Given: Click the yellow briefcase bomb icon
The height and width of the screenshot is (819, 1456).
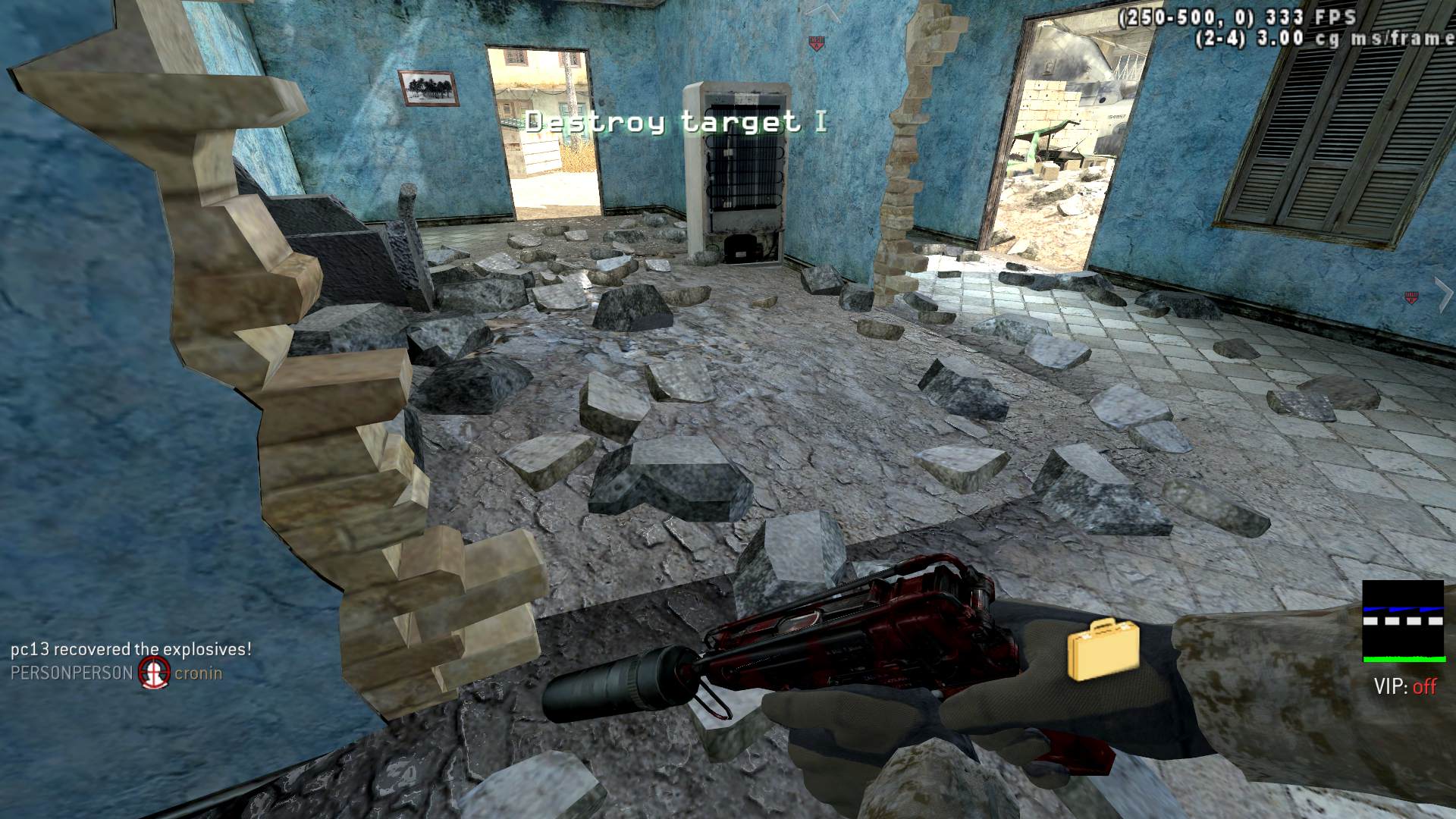Looking at the screenshot, I should pyautogui.click(x=1103, y=649).
